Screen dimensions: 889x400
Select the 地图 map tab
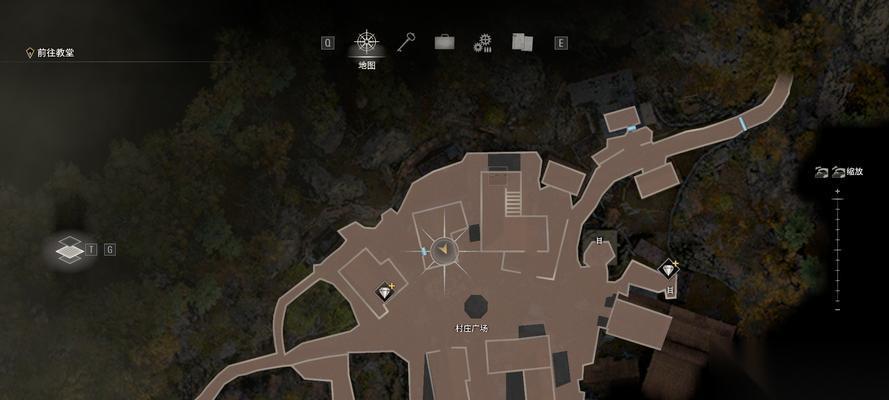(x=367, y=43)
